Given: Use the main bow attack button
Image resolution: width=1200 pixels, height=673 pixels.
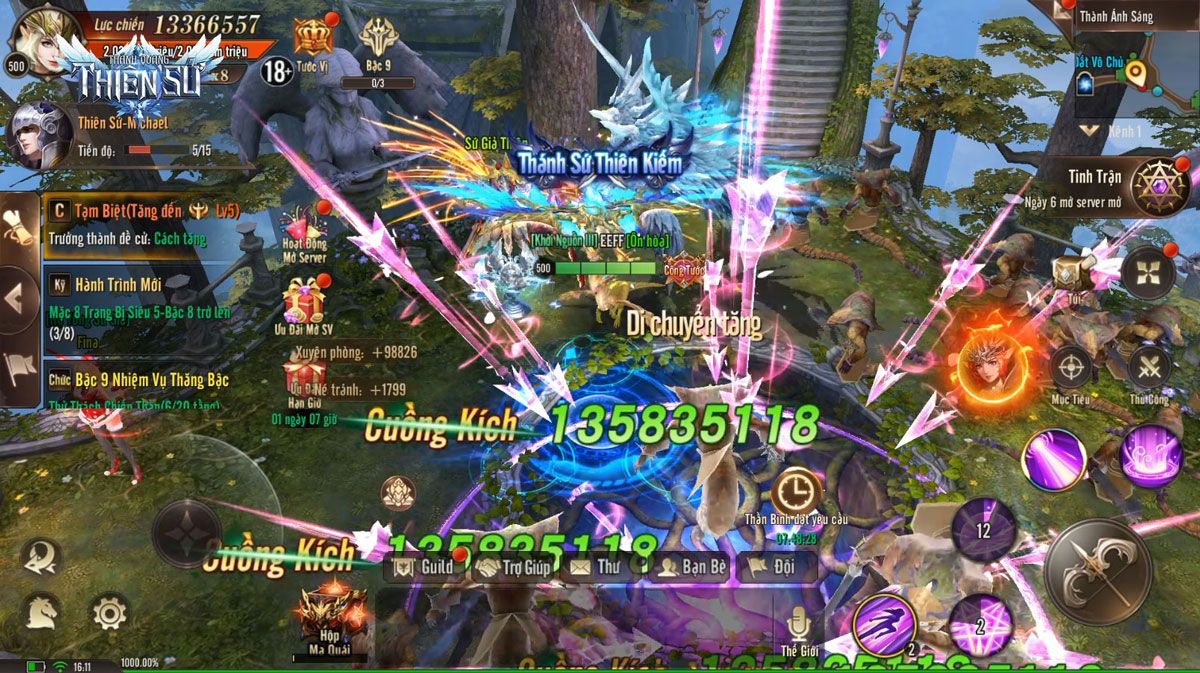Looking at the screenshot, I should click(1096, 574).
